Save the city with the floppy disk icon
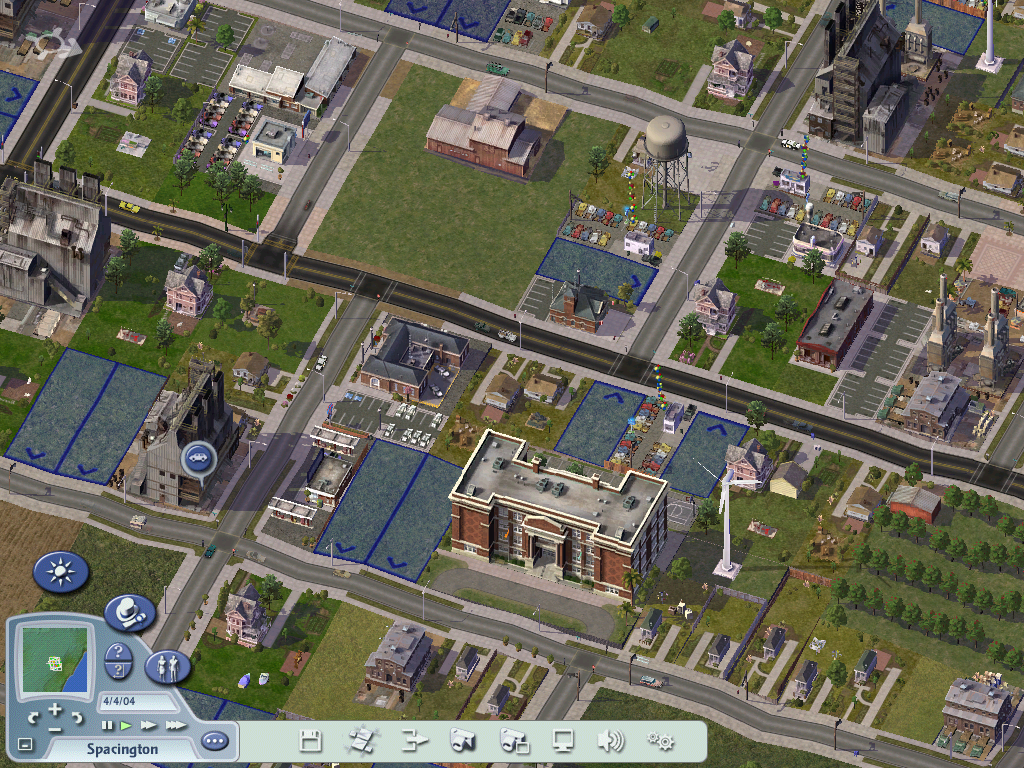Screen dimensions: 1024x768 tap(311, 741)
